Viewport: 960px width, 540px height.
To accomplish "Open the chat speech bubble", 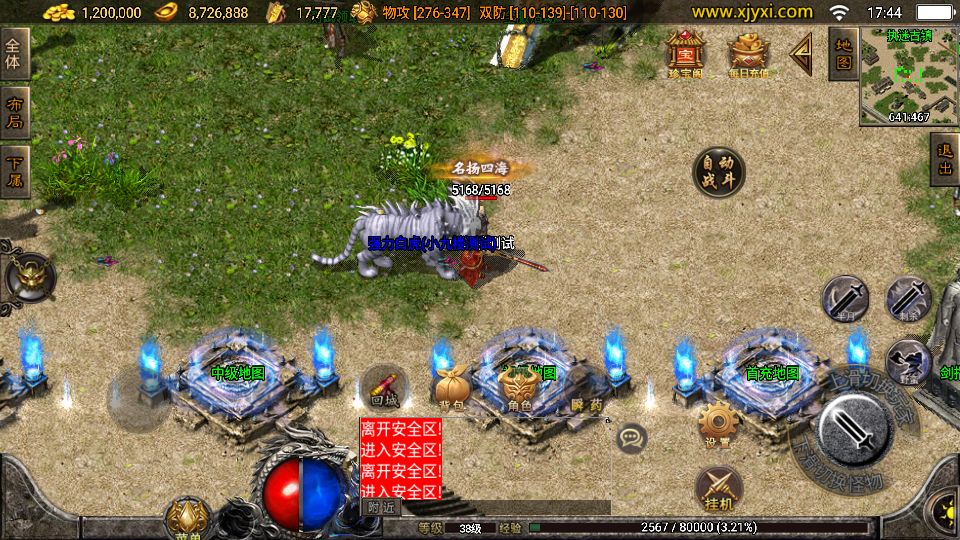I will 631,438.
